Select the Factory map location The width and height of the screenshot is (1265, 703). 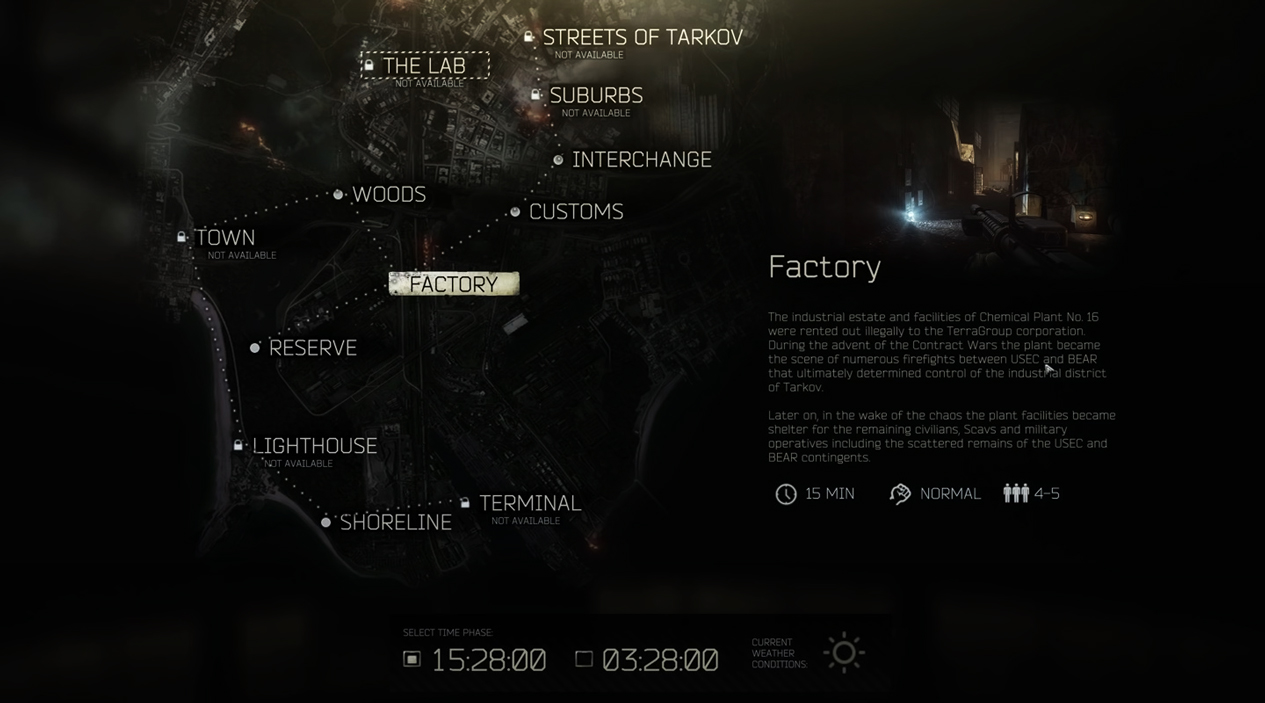tap(453, 284)
